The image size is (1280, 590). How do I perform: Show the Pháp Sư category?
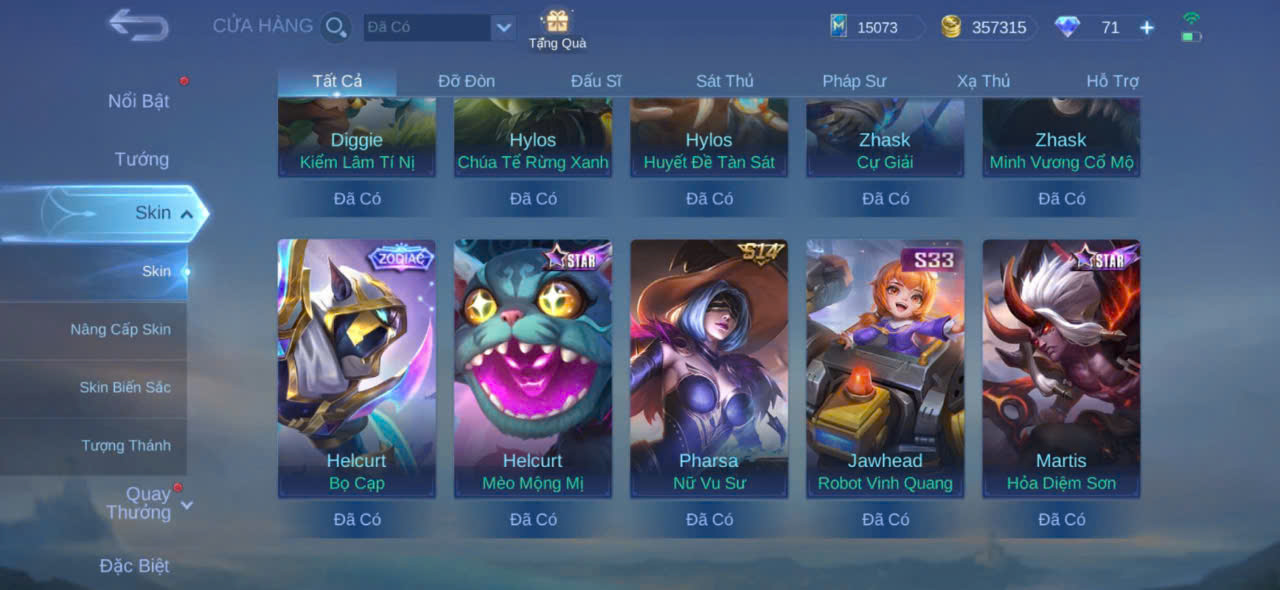[854, 81]
